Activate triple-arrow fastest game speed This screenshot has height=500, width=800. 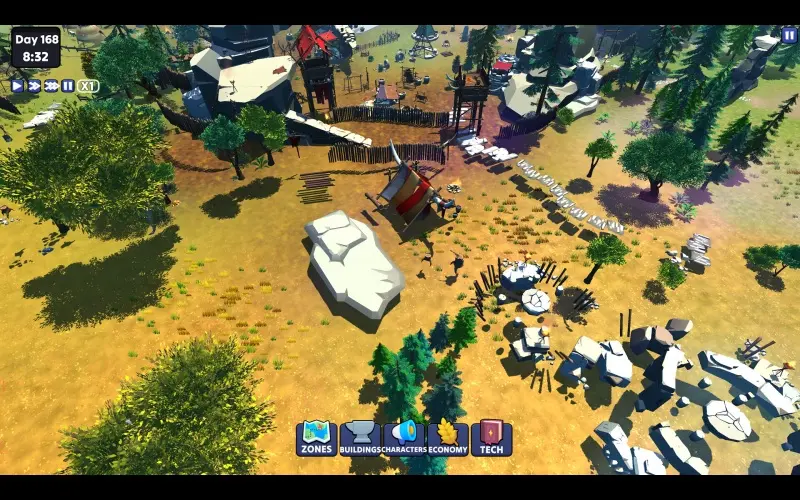click(51, 86)
